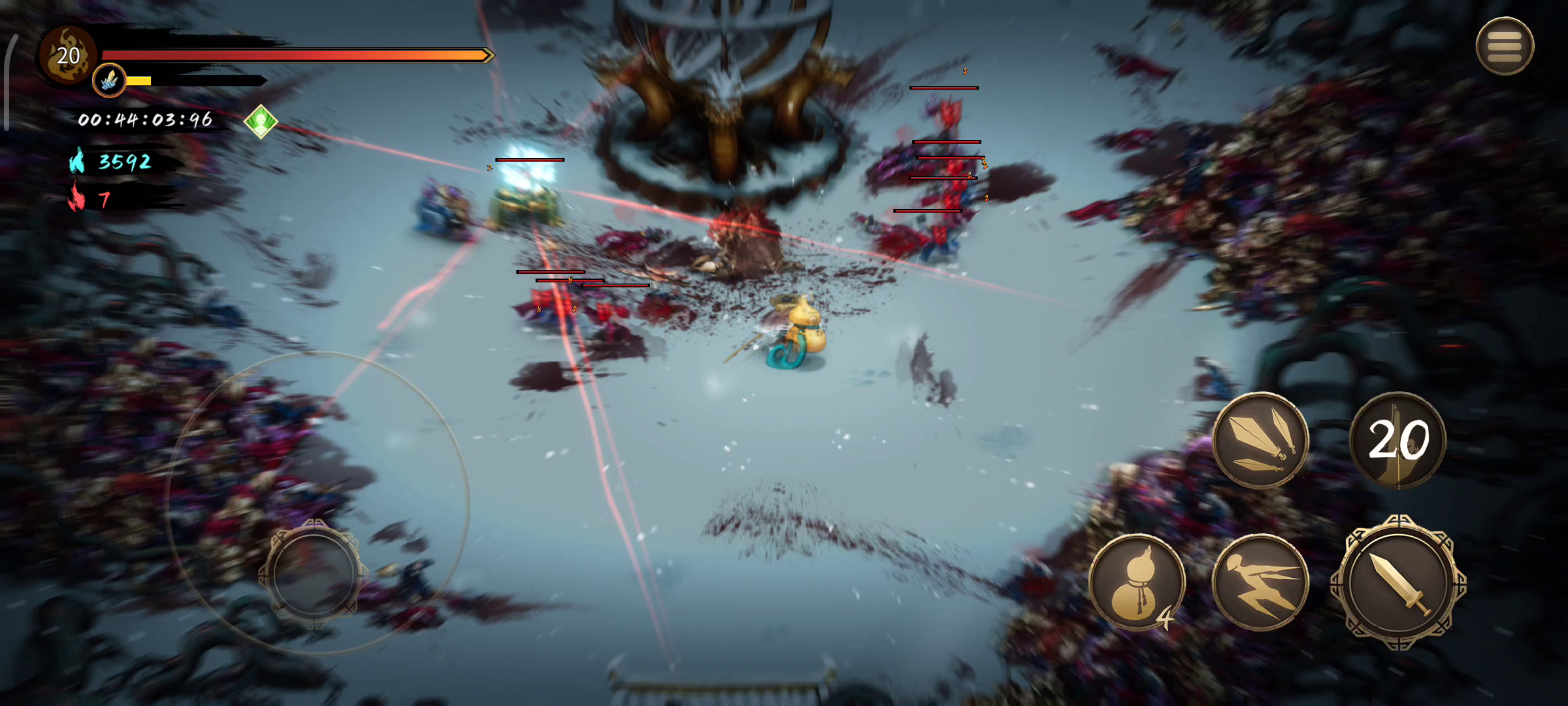Throw the flying daggers skill
Viewport: 1568px width, 706px height.
coord(1260,440)
